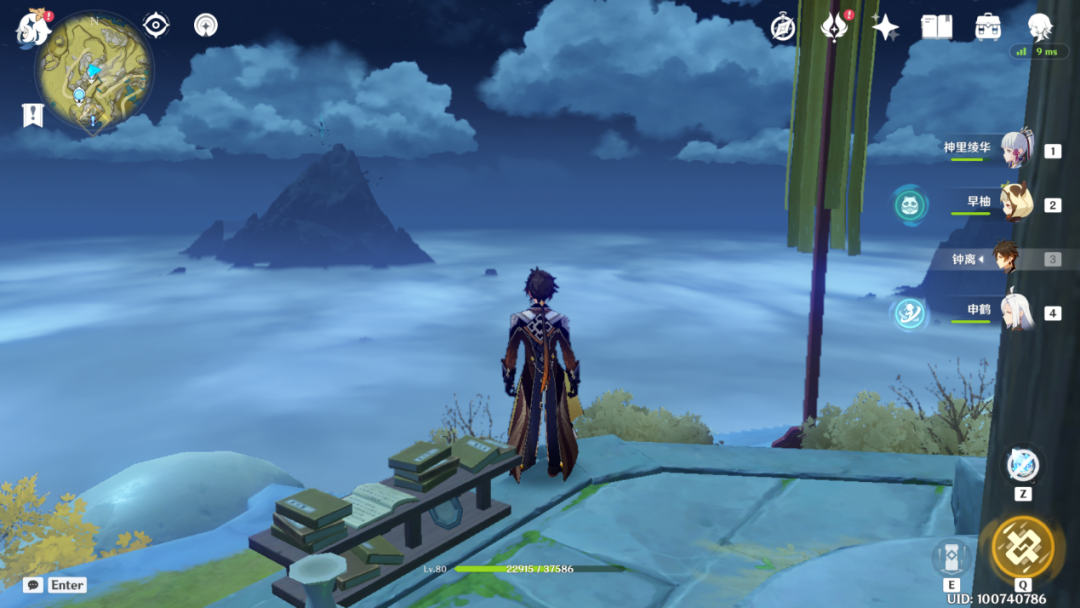Image resolution: width=1080 pixels, height=608 pixels.
Task: Open the character profile icon
Action: [x=1040, y=25]
